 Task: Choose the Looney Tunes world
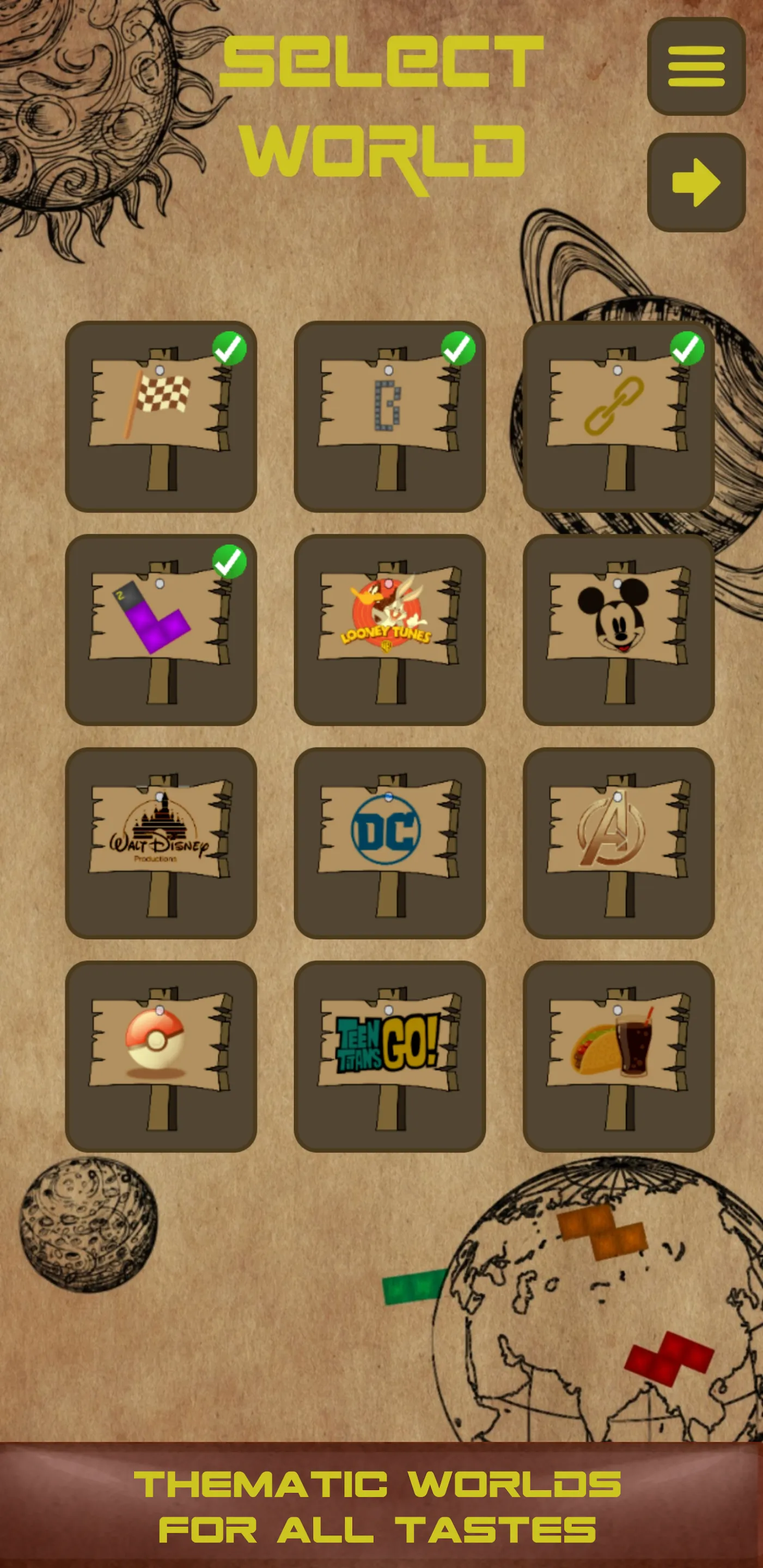pyautogui.click(x=389, y=629)
